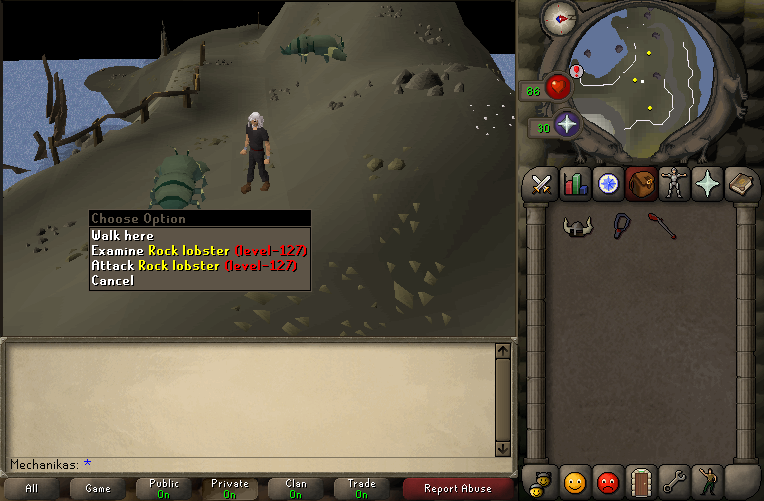
Task: Click the Report Abuse button
Action: point(457,489)
